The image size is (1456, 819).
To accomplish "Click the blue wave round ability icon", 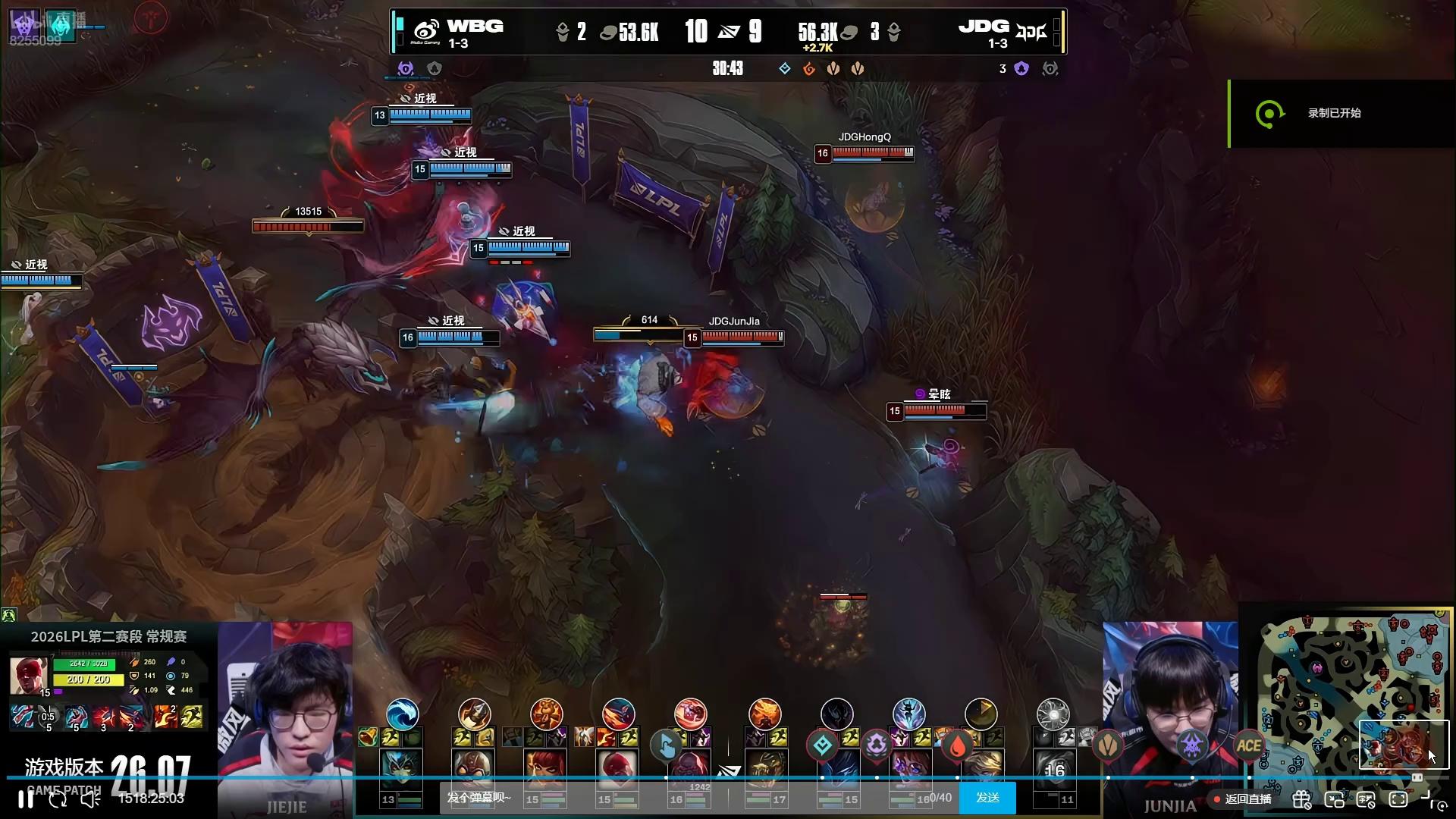I will 402,714.
